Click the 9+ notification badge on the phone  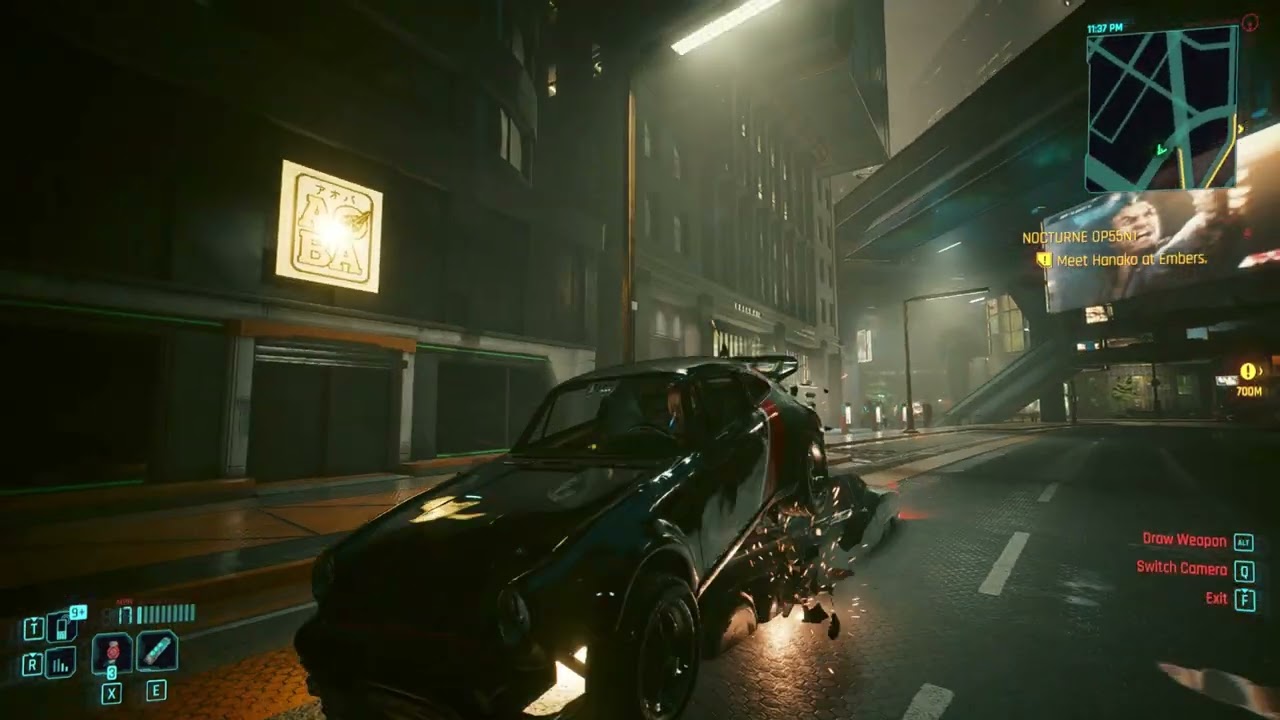click(77, 612)
